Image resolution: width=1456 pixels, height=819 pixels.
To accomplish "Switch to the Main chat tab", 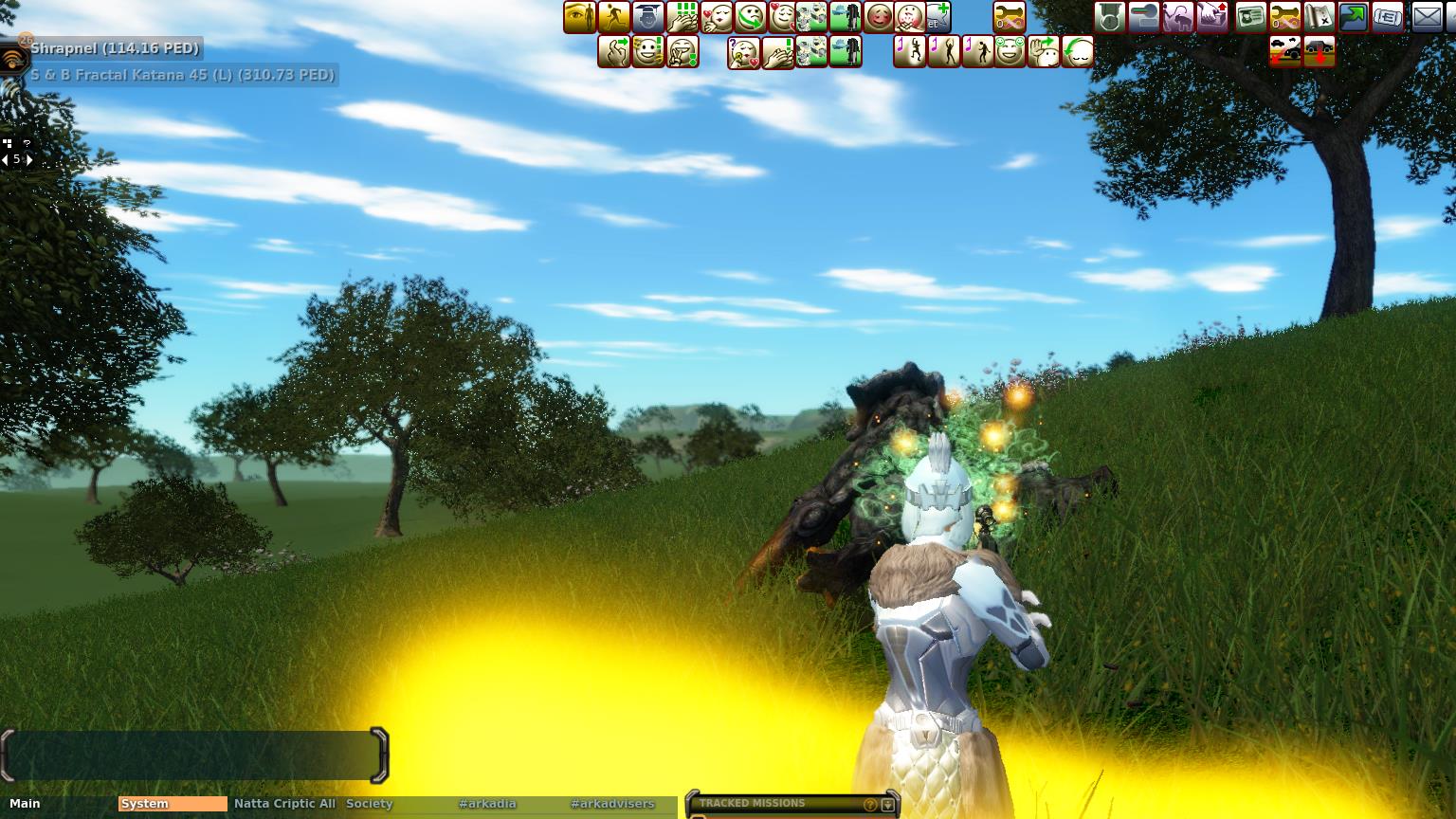I will click(x=26, y=804).
